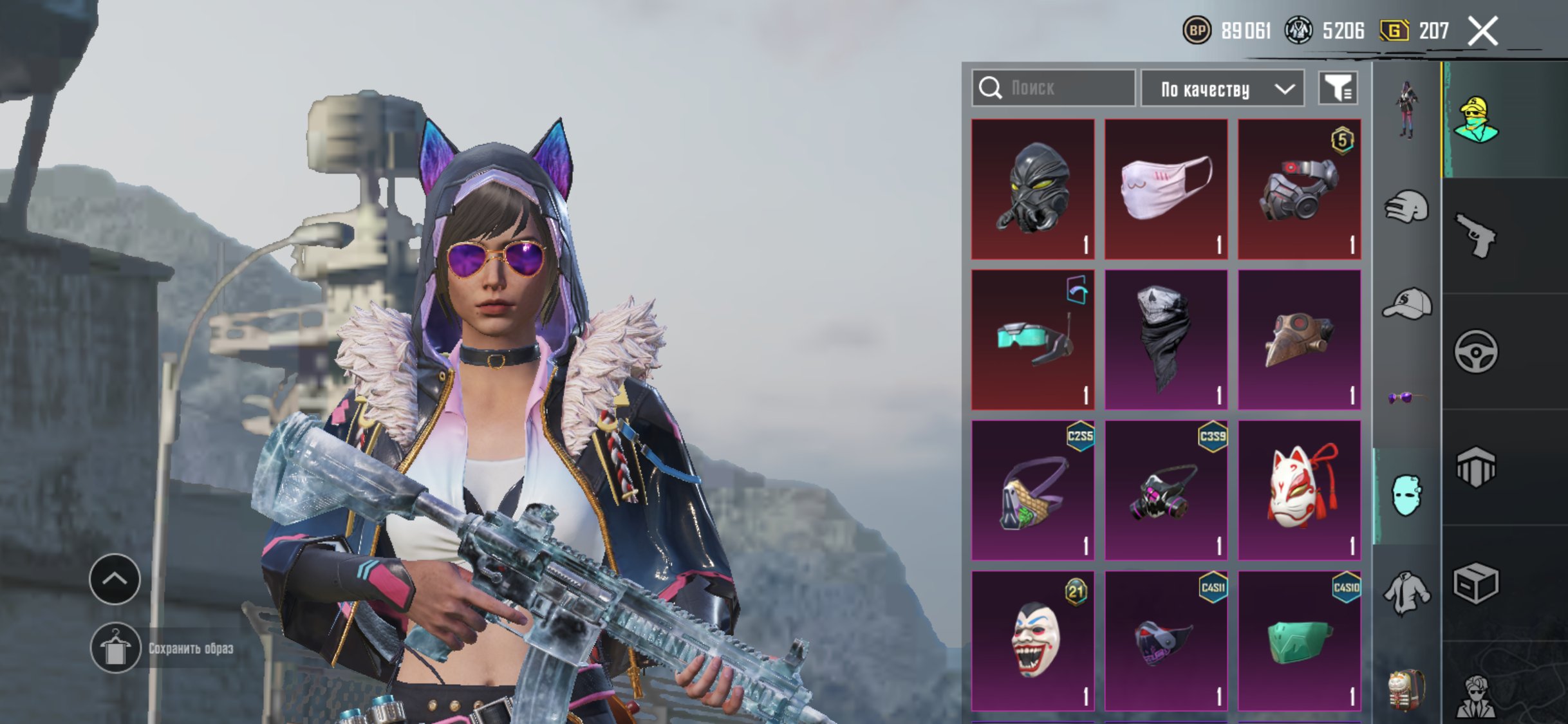This screenshot has height=724, width=1568.
Task: Open the По качеству sorting dropdown
Action: click(1222, 89)
